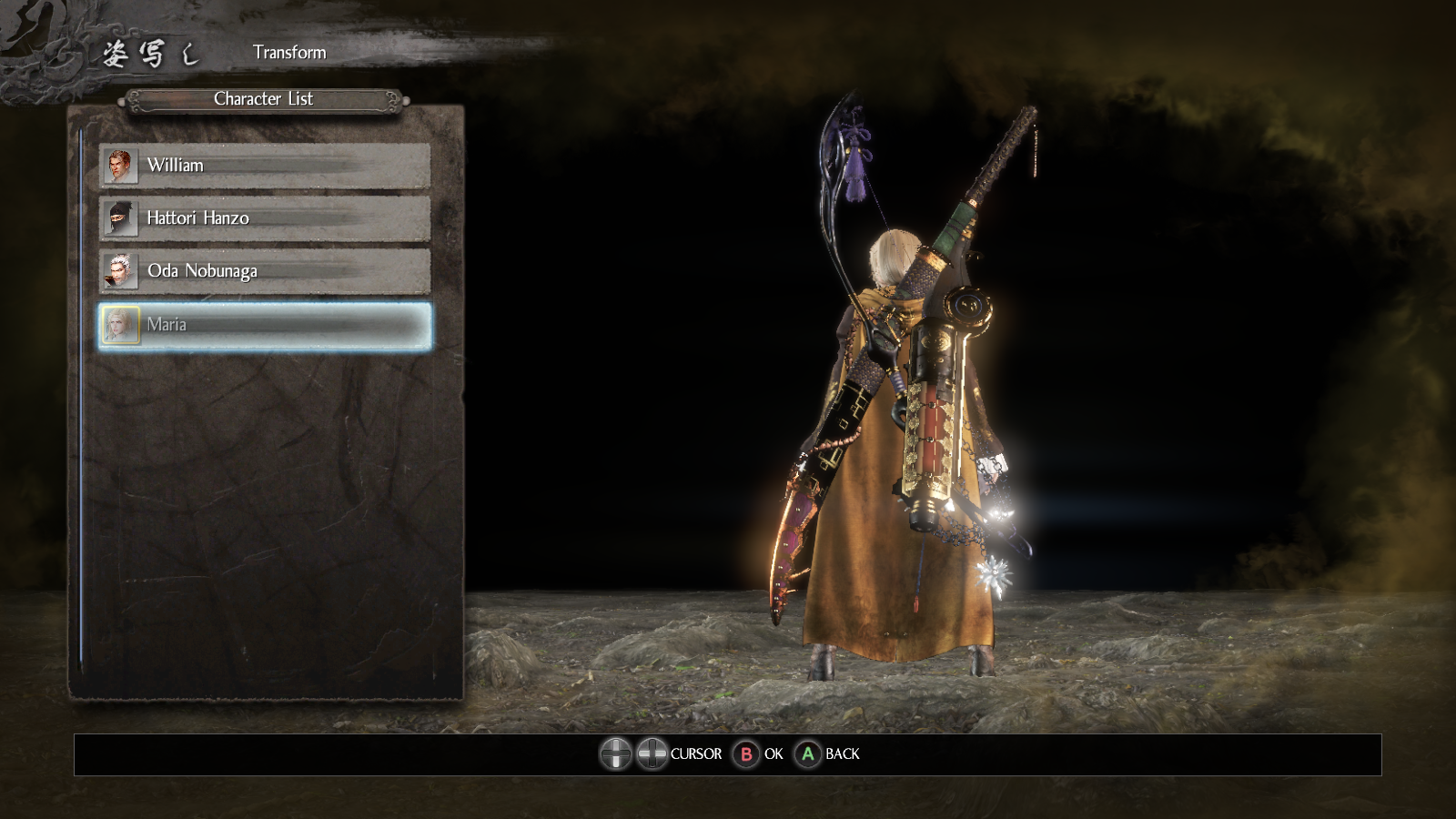Choose Hattori Hanzo transformation
Image resolution: width=1456 pixels, height=819 pixels.
click(264, 218)
